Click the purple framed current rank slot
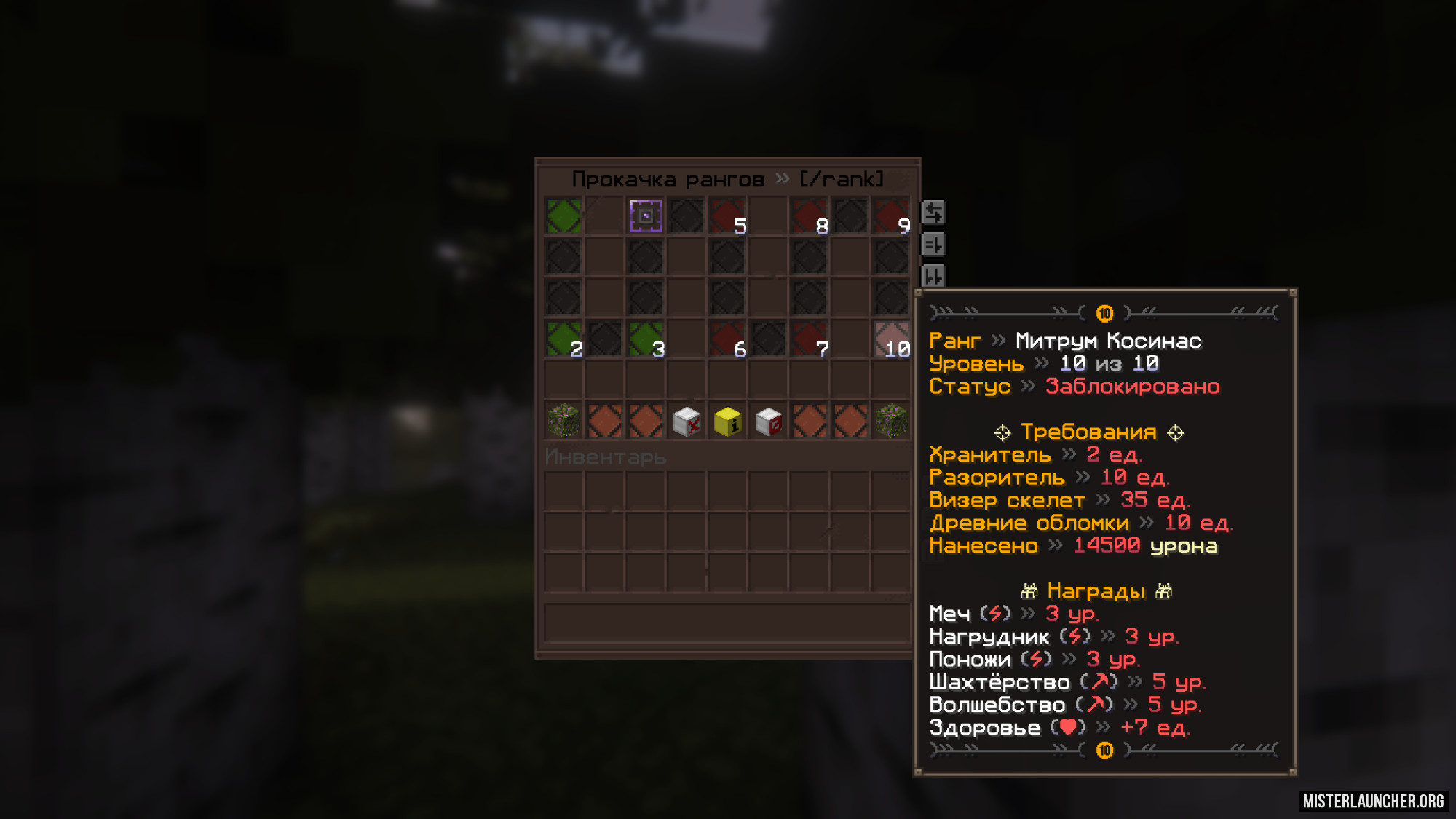Image resolution: width=1456 pixels, height=819 pixels. tap(646, 216)
